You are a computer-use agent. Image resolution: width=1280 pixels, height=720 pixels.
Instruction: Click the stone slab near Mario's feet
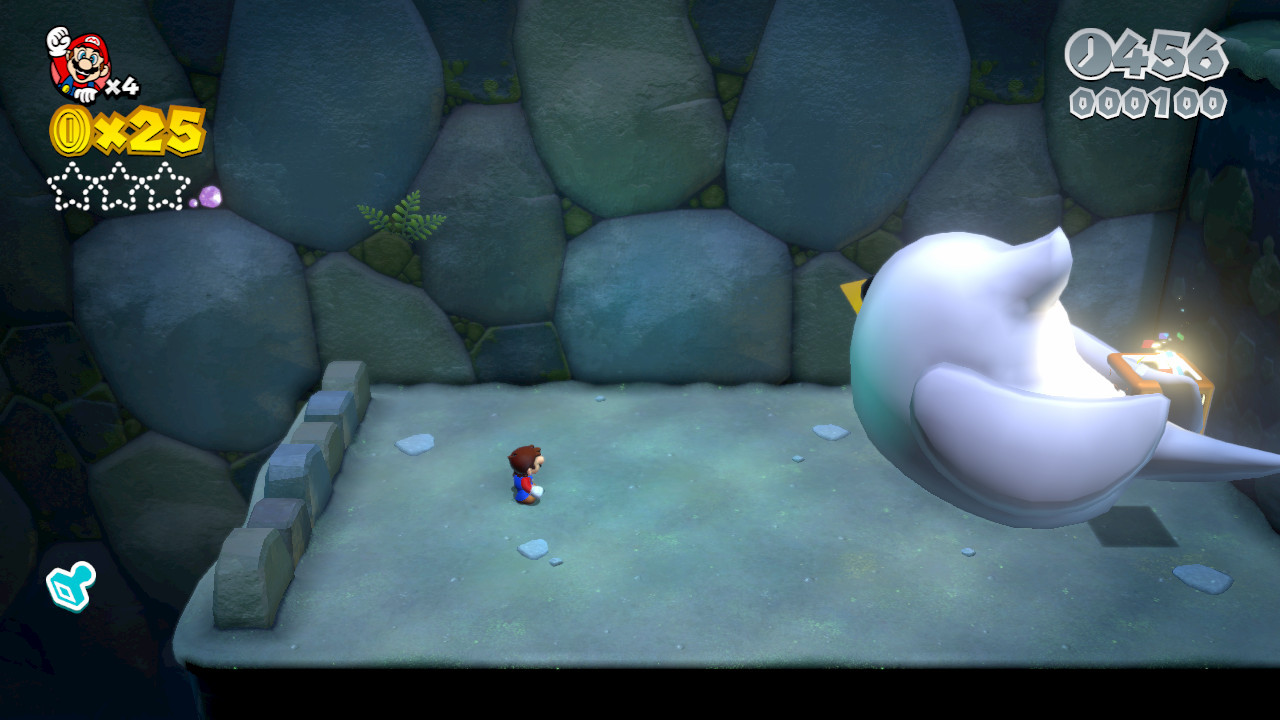click(533, 550)
